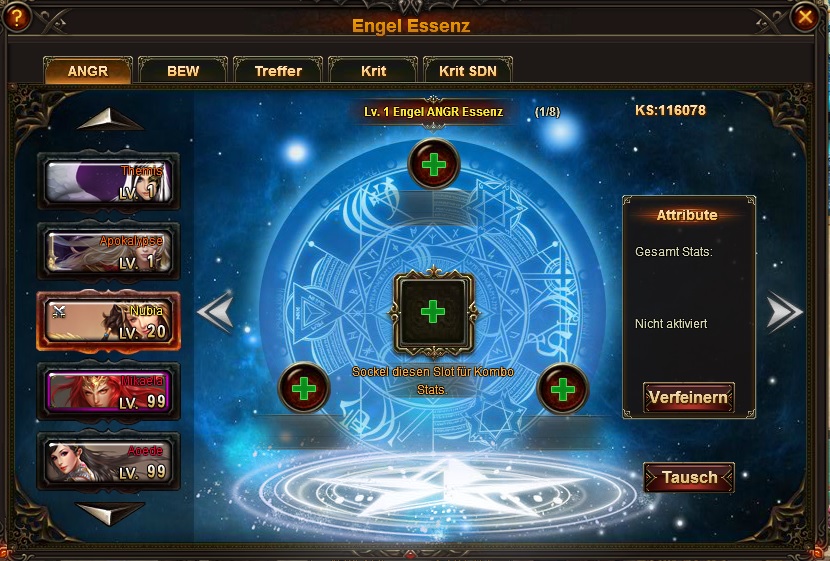Click the angel list down arrow

coord(109,515)
